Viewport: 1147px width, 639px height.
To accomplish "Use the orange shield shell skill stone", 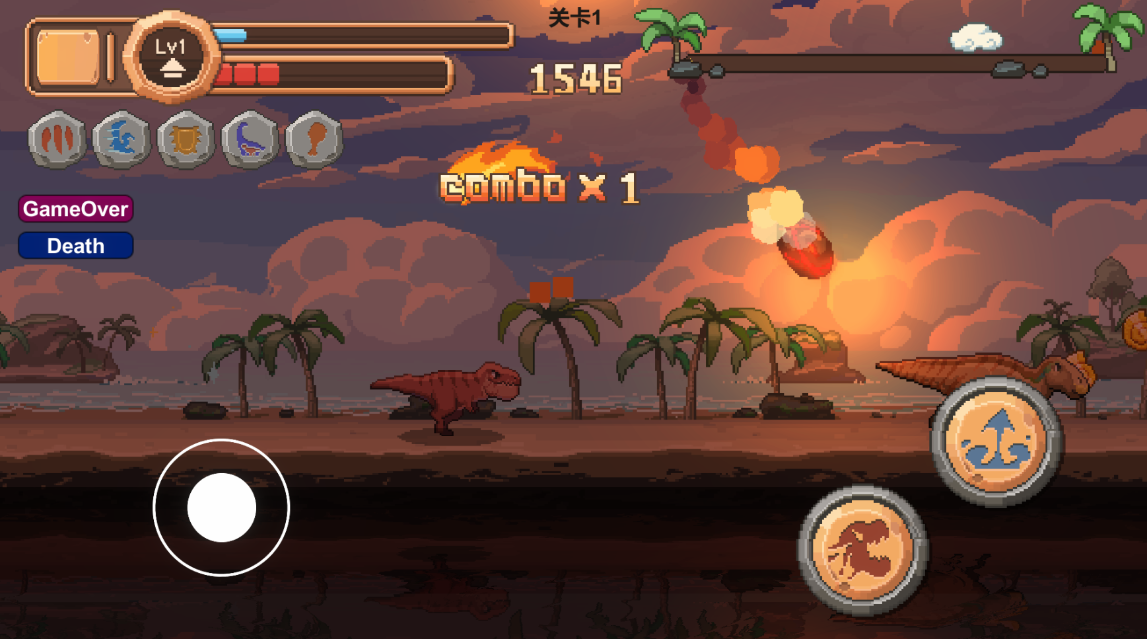I will [186, 140].
